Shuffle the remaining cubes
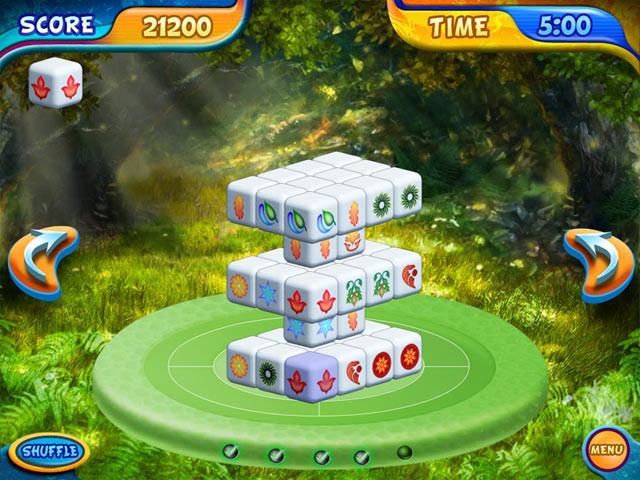640x480 pixels. 49,452
